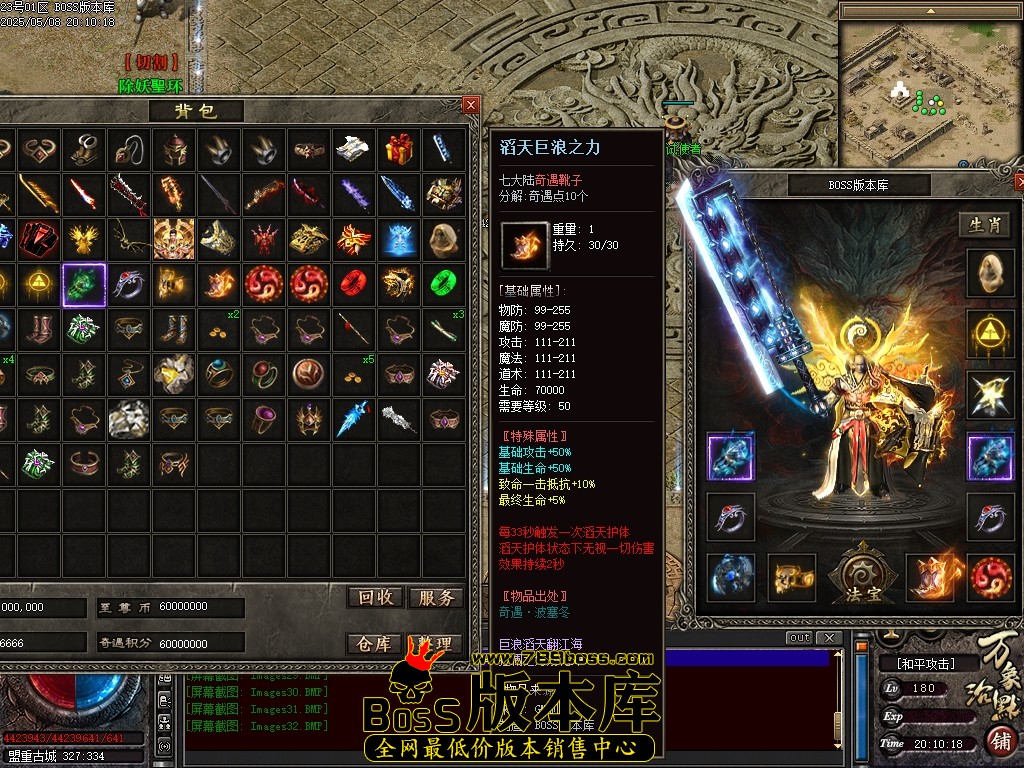Screen dimensions: 1024x768
Task: Select the bronze helmet in the backpack
Action: 174,150
